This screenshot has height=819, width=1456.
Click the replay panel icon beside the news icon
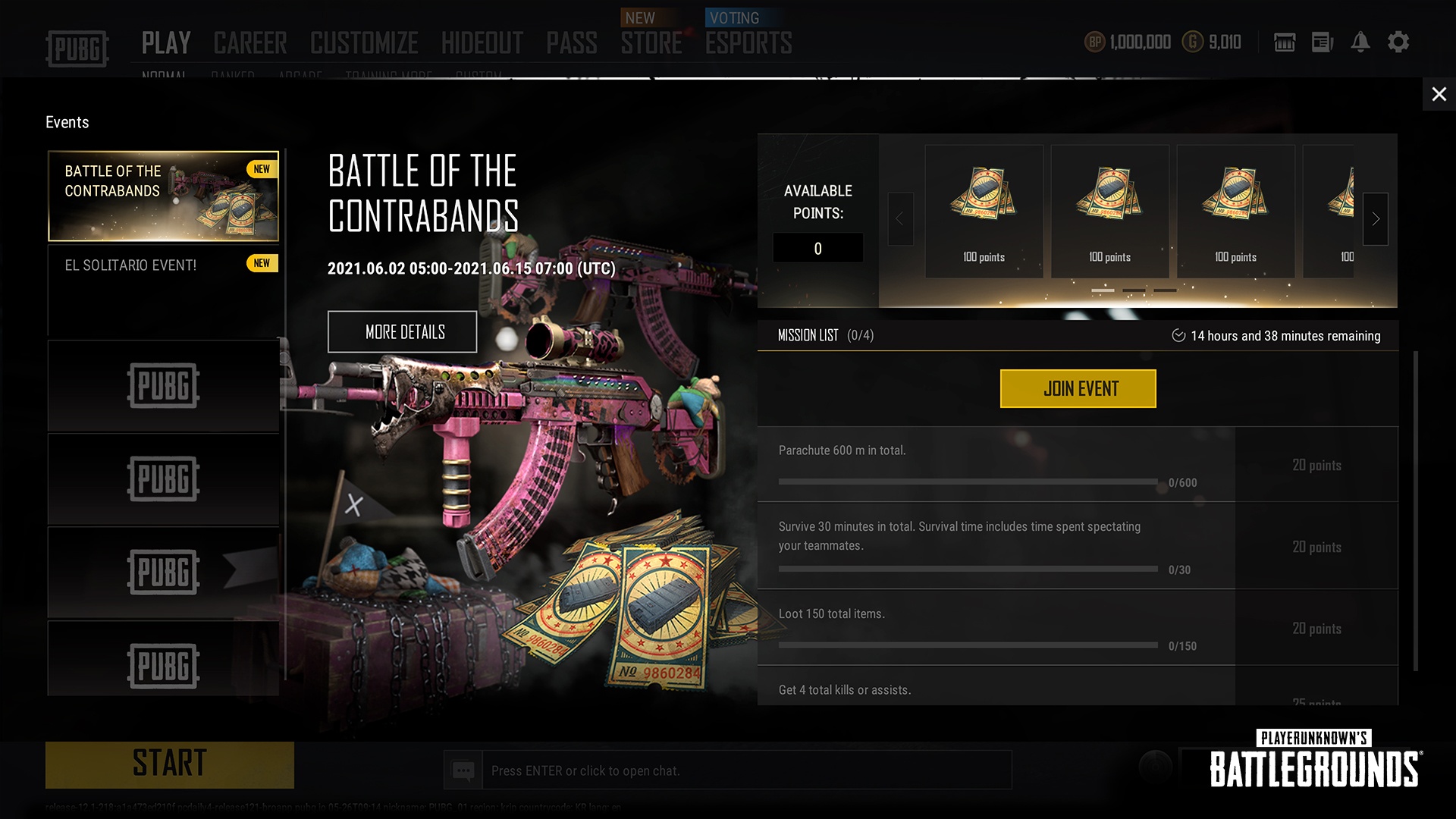[x=1285, y=42]
